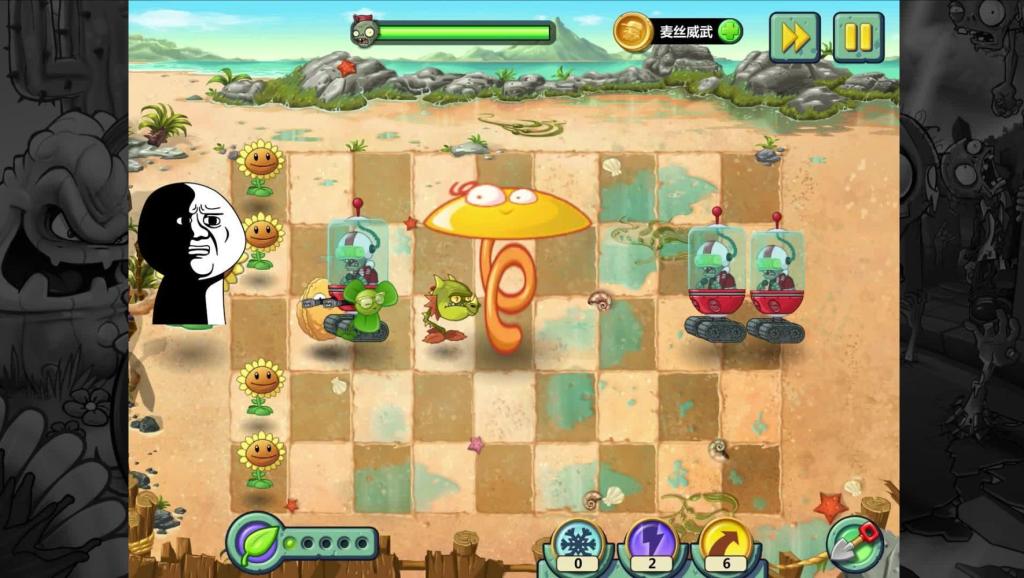Image resolution: width=1024 pixels, height=578 pixels.
Task: Select the shovel tool
Action: pyautogui.click(x=854, y=543)
